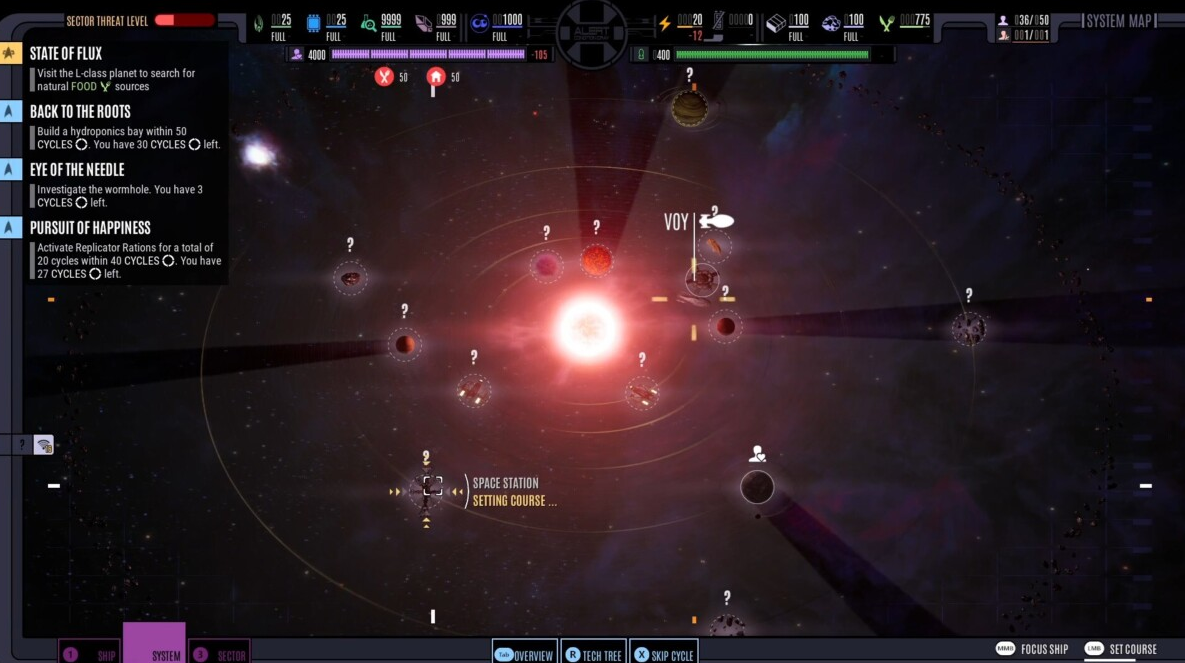Show the Pursuit of Happiness quest
Screen dimensions: 1185x663
(x=90, y=228)
